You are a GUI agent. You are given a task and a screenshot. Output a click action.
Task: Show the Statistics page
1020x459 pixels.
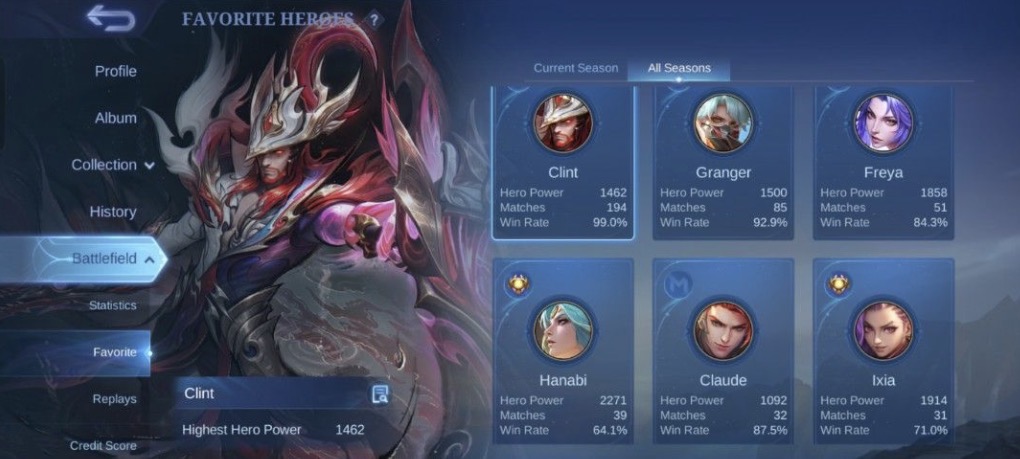point(113,305)
